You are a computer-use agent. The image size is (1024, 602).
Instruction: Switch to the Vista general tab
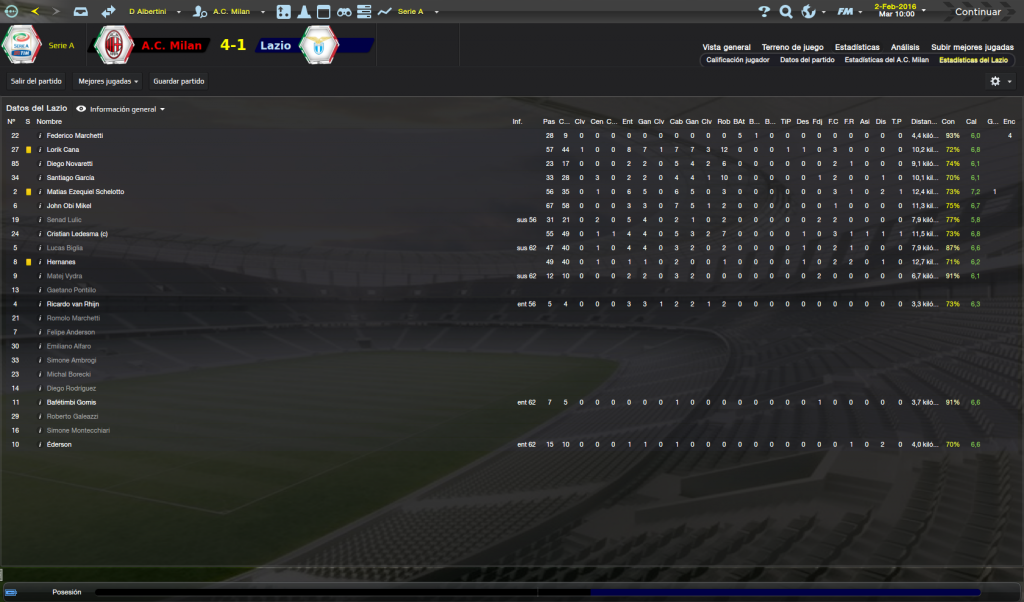coord(726,47)
